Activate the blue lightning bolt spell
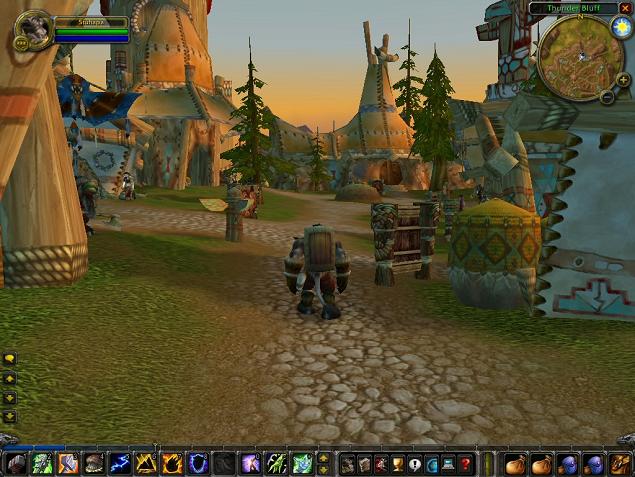Screen dimensions: 635x477 120,464
